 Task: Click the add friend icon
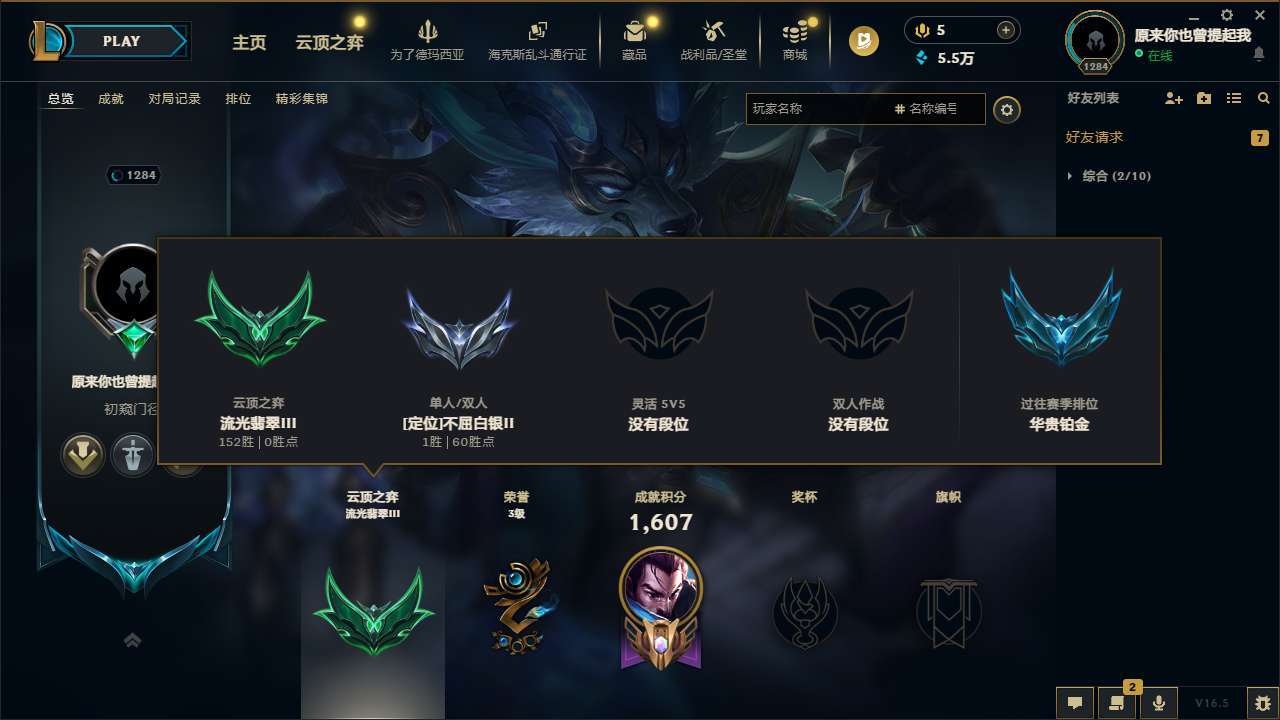[x=1172, y=98]
